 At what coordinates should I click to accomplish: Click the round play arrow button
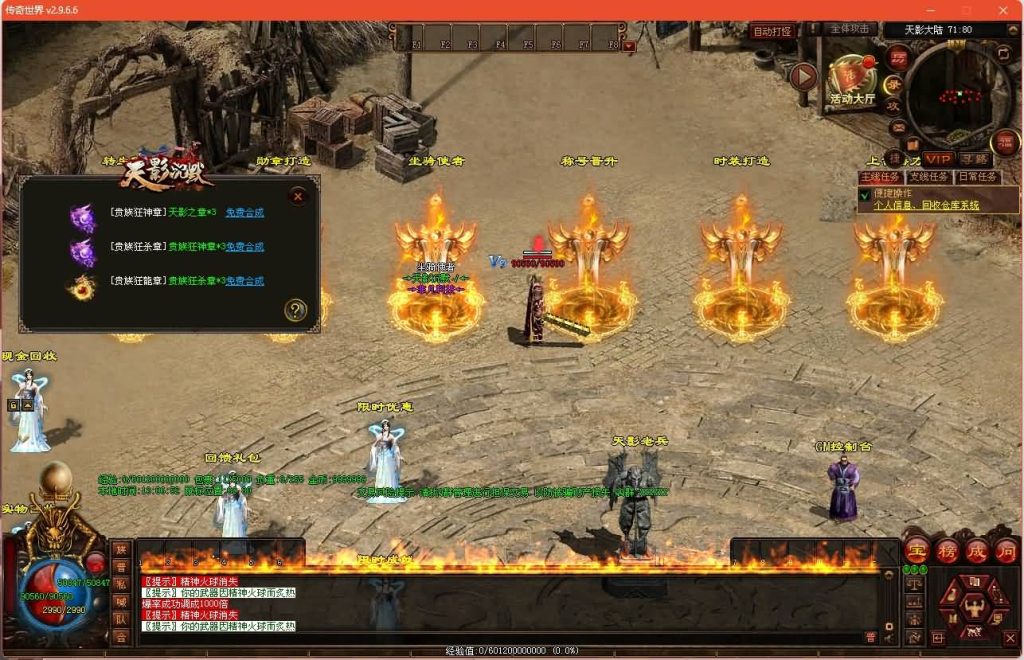pyautogui.click(x=803, y=76)
